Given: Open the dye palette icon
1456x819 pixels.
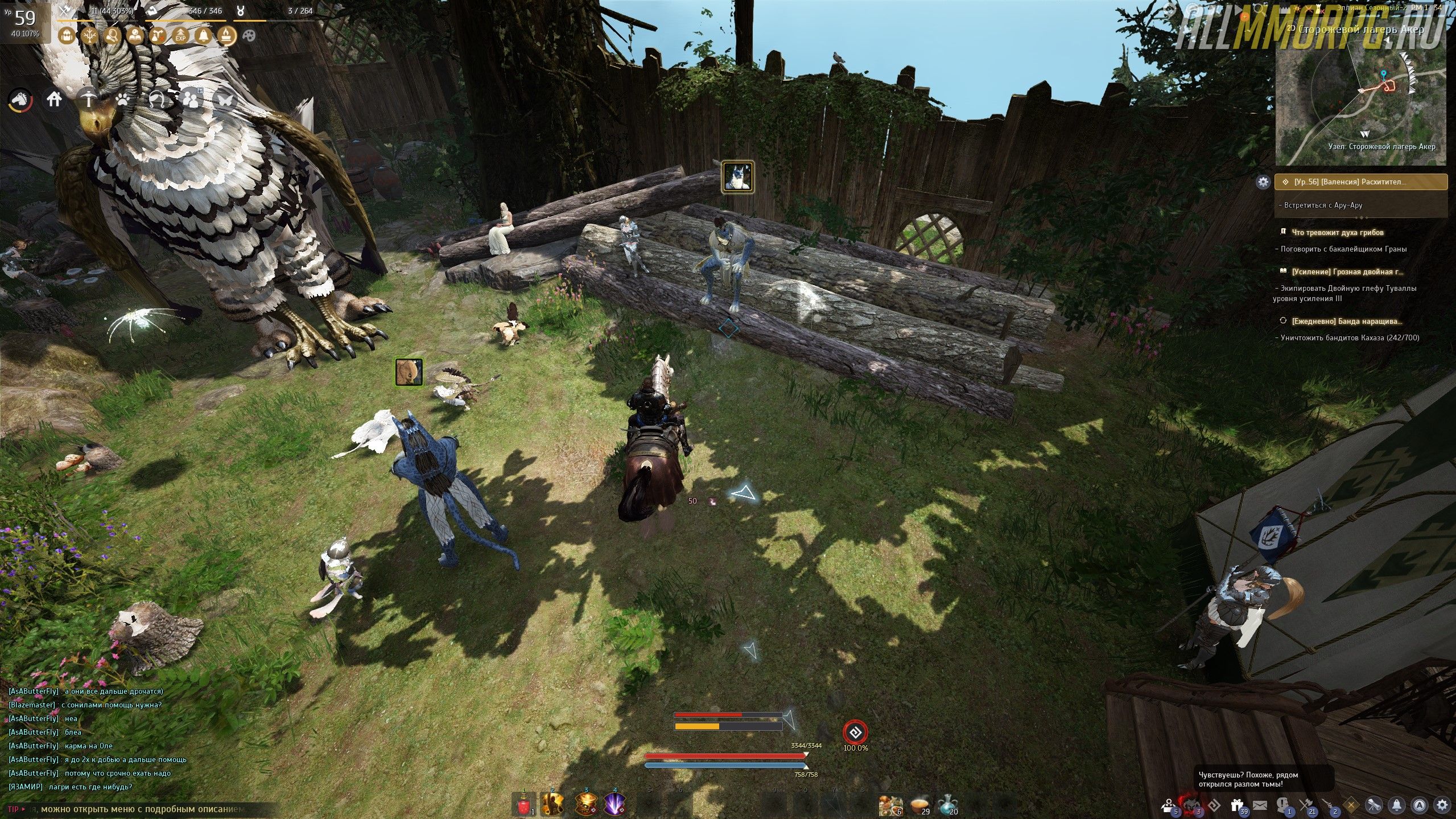Looking at the screenshot, I should 249,36.
